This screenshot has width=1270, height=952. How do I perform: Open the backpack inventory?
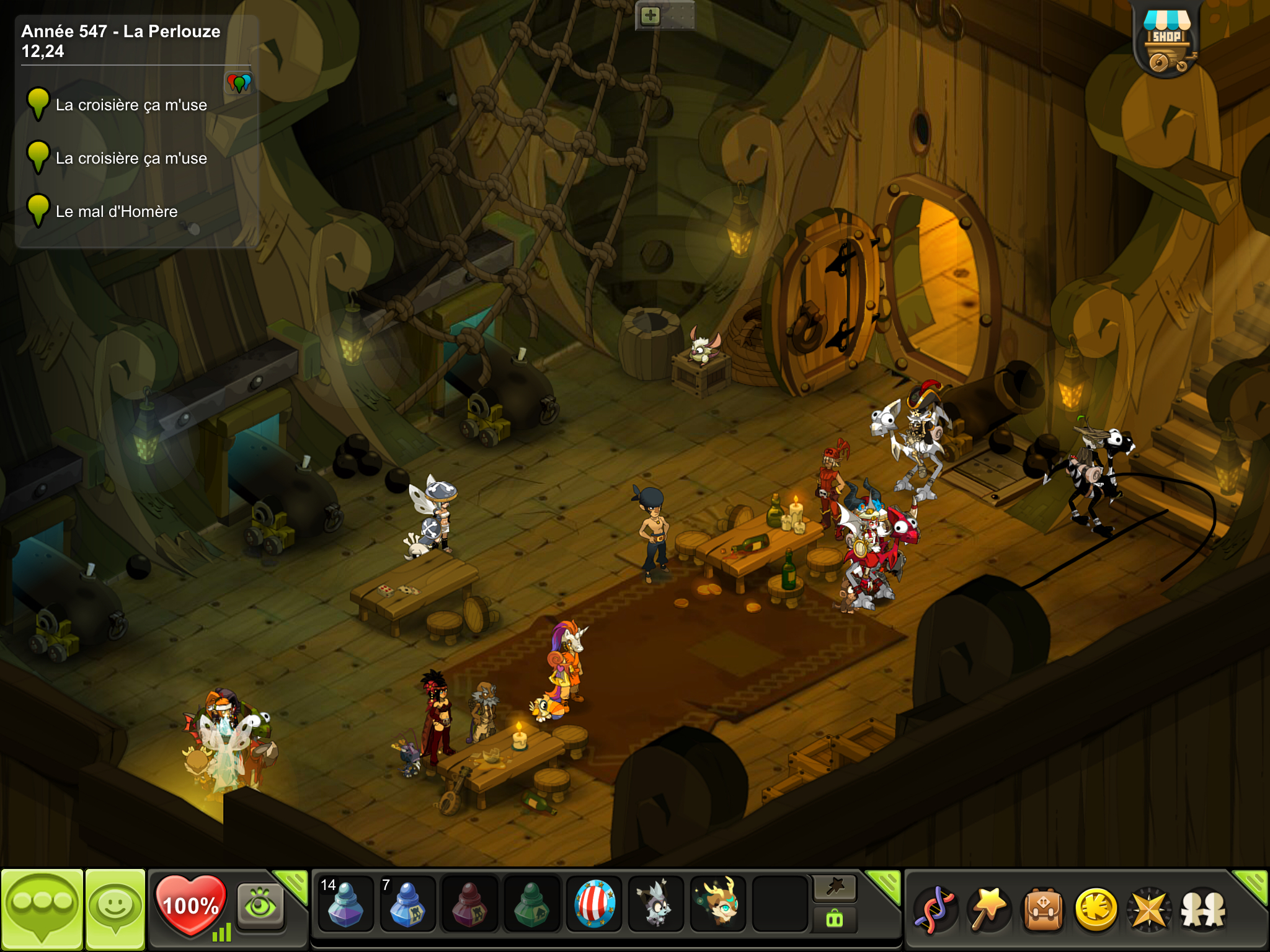point(1043,909)
